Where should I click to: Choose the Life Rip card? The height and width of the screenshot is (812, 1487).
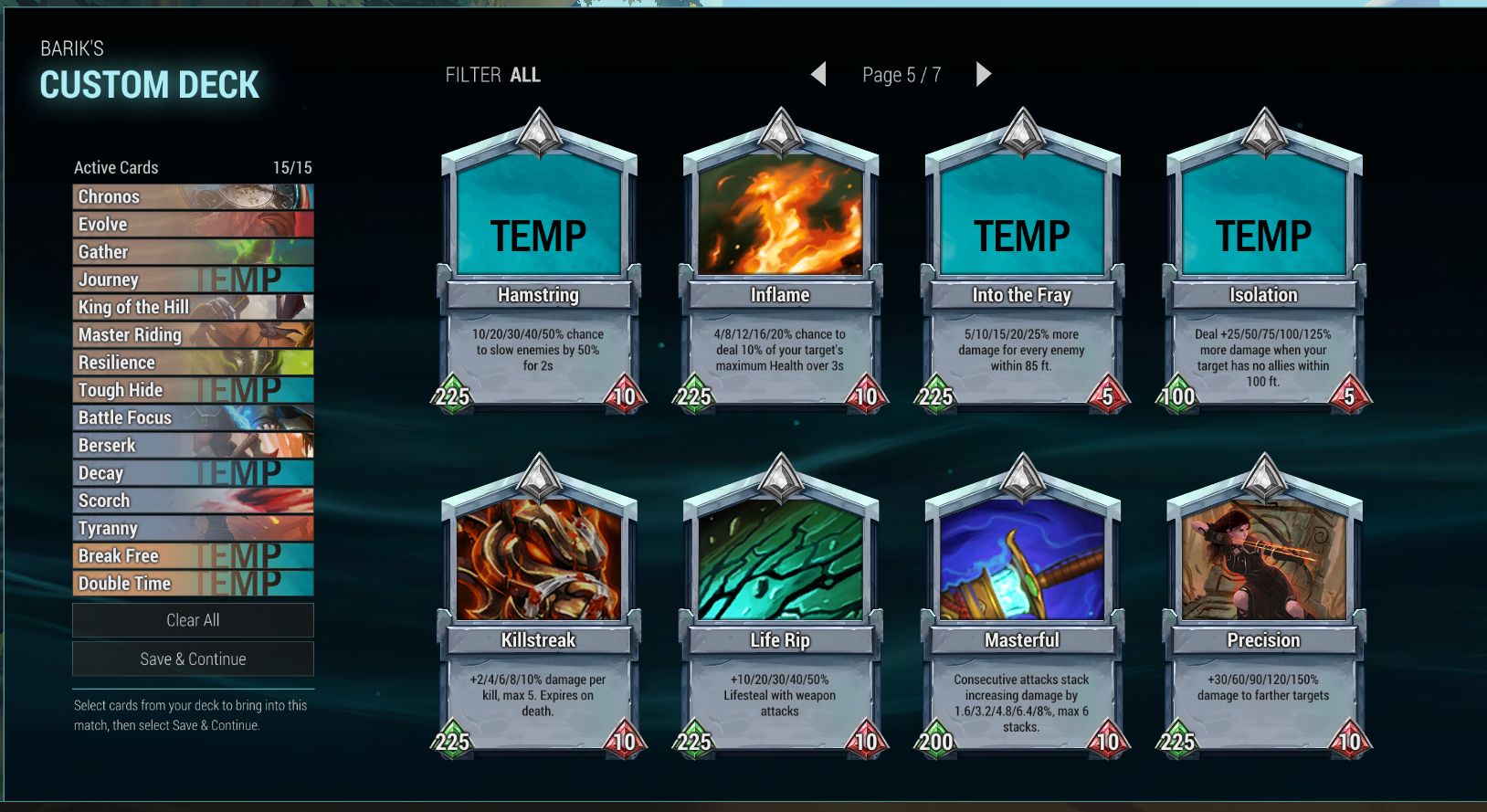(780, 609)
